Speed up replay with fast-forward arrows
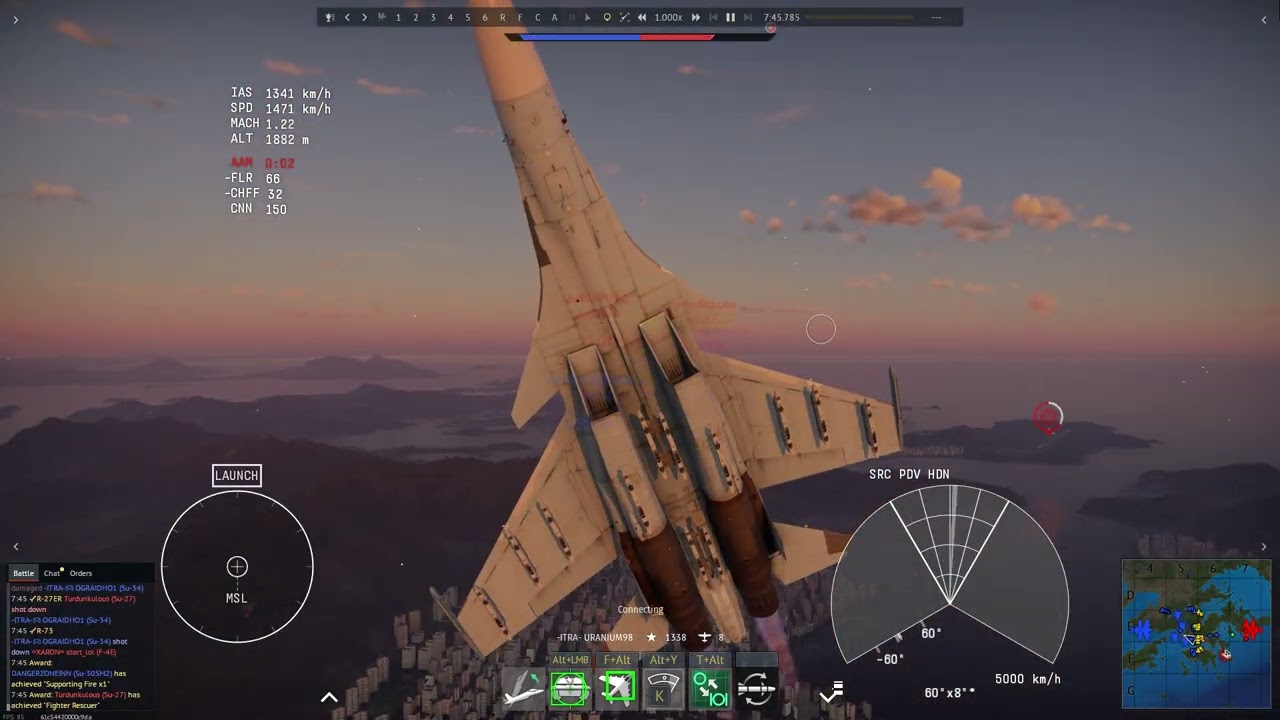This screenshot has width=1280, height=720. [696, 17]
